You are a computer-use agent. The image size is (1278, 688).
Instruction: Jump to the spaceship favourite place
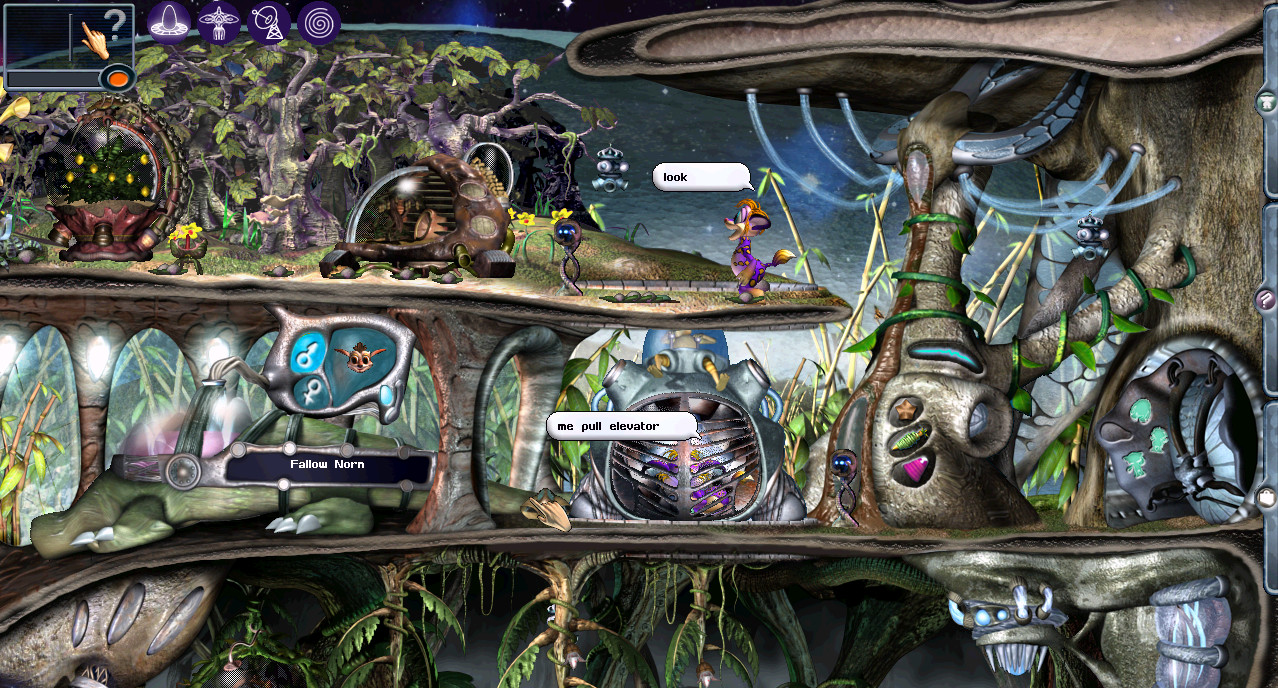click(x=218, y=21)
